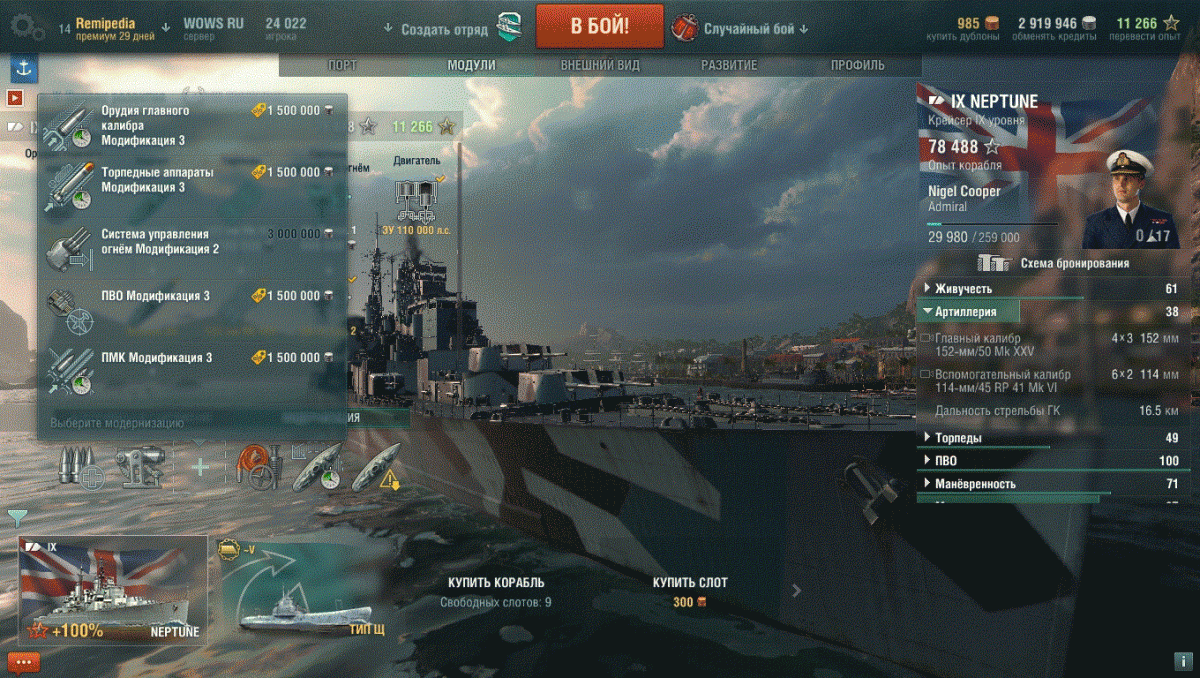Choose Орудия главного калибра Модификация 3 upgrade
This screenshot has width=1200, height=678.
coord(190,126)
